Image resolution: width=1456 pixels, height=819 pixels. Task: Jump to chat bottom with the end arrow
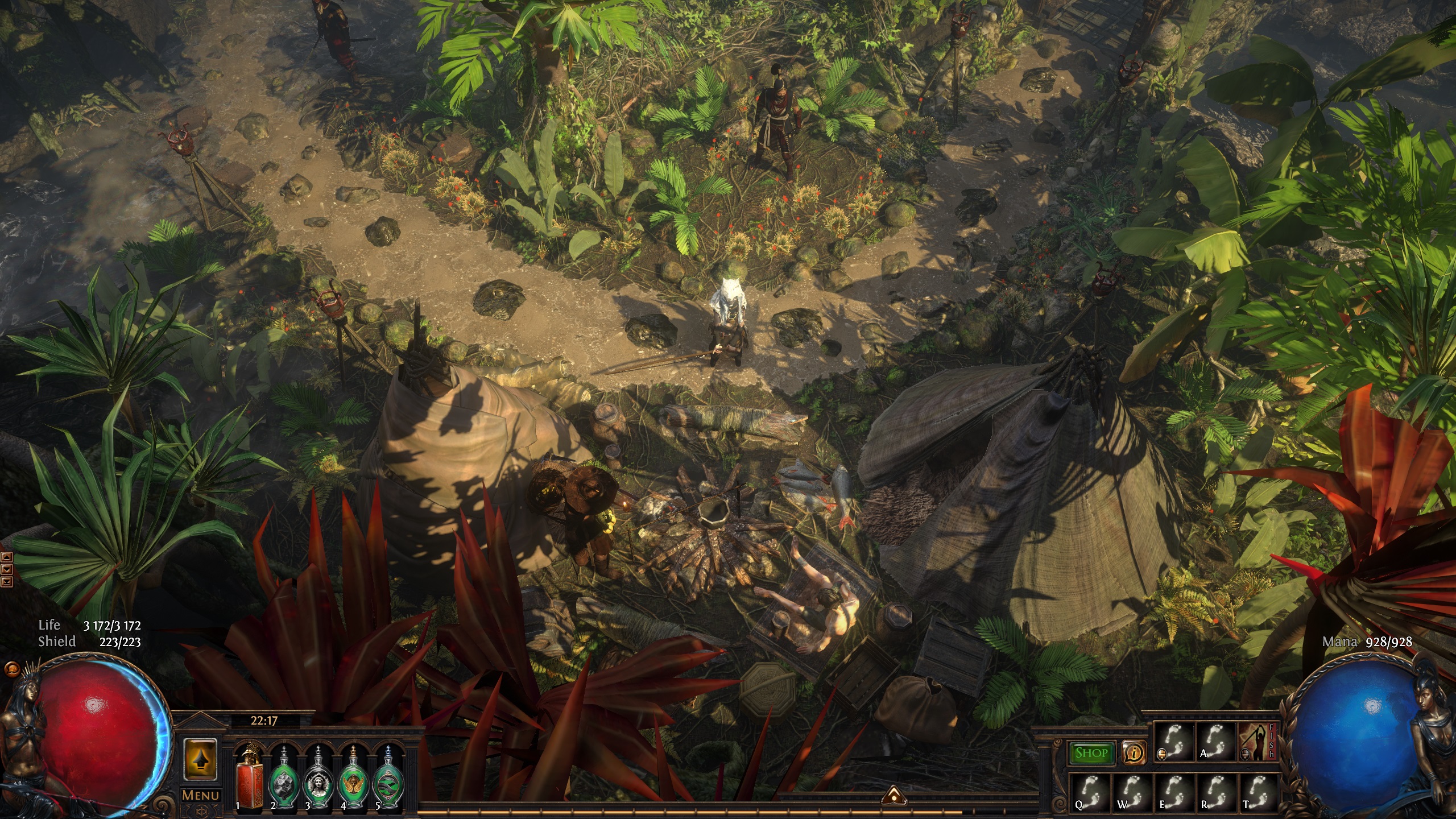pyautogui.click(x=7, y=581)
